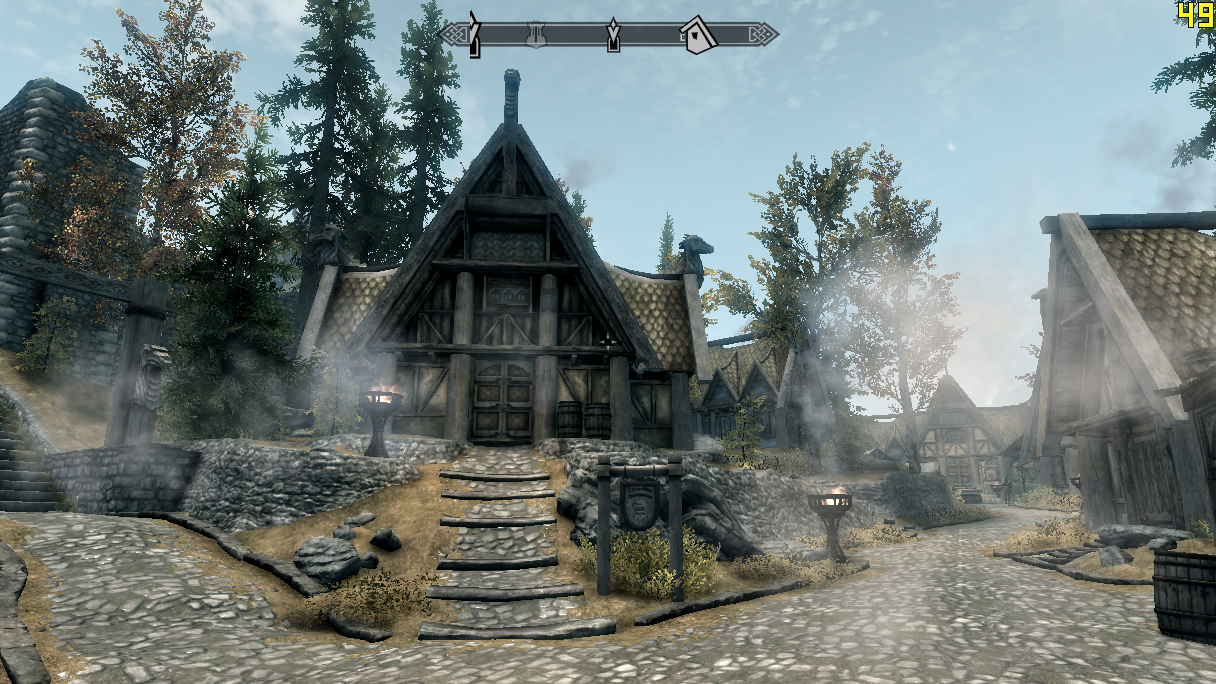Screen dimensions: 1216x684
Task: Click the diamond-tipped marker in the compass center
Action: click(x=613, y=35)
